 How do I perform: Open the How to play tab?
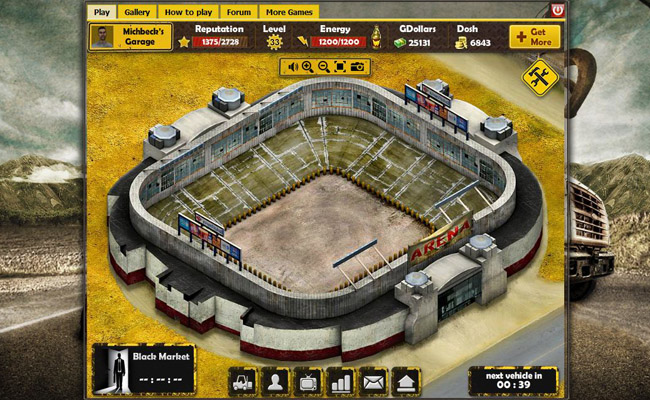[x=187, y=12]
